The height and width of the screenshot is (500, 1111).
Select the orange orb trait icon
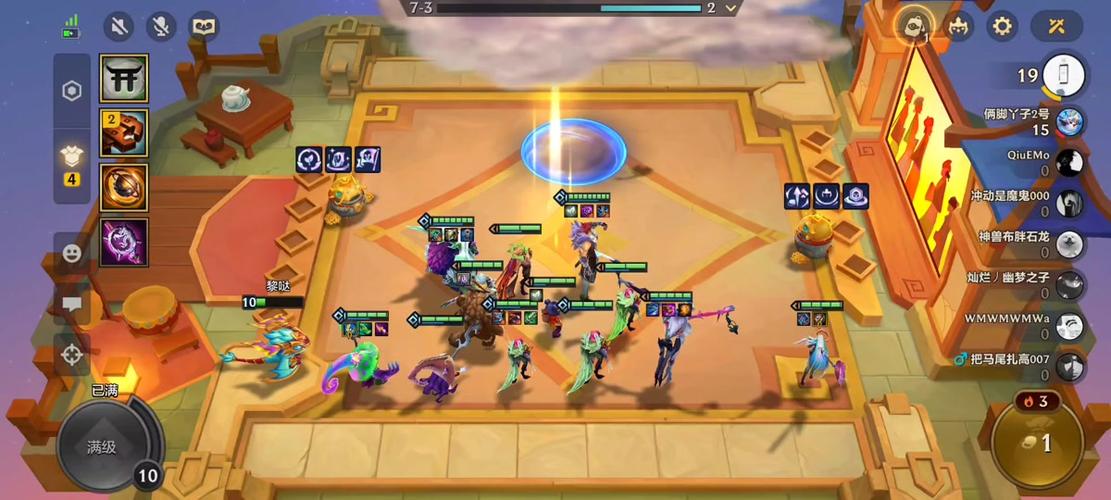pyautogui.click(x=124, y=187)
